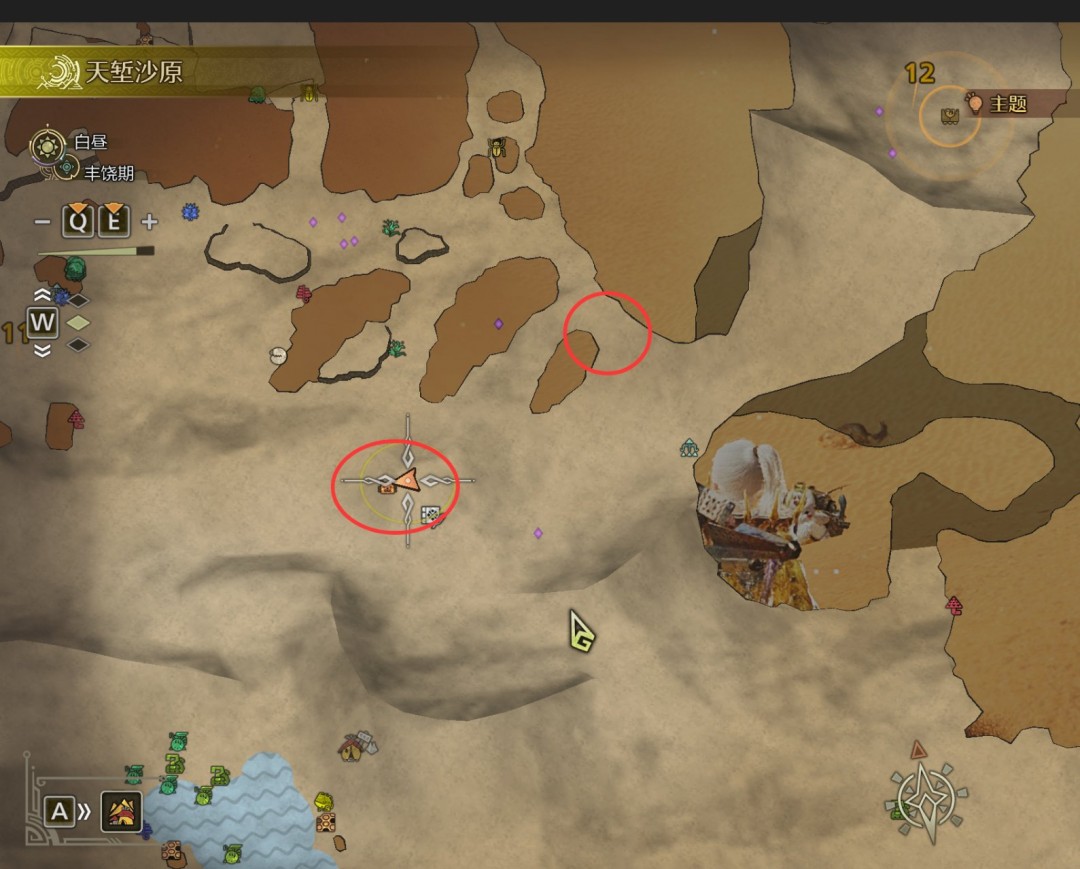Select the 丰饶期 season icon
Screen dimensions: 1080x869
[66, 170]
